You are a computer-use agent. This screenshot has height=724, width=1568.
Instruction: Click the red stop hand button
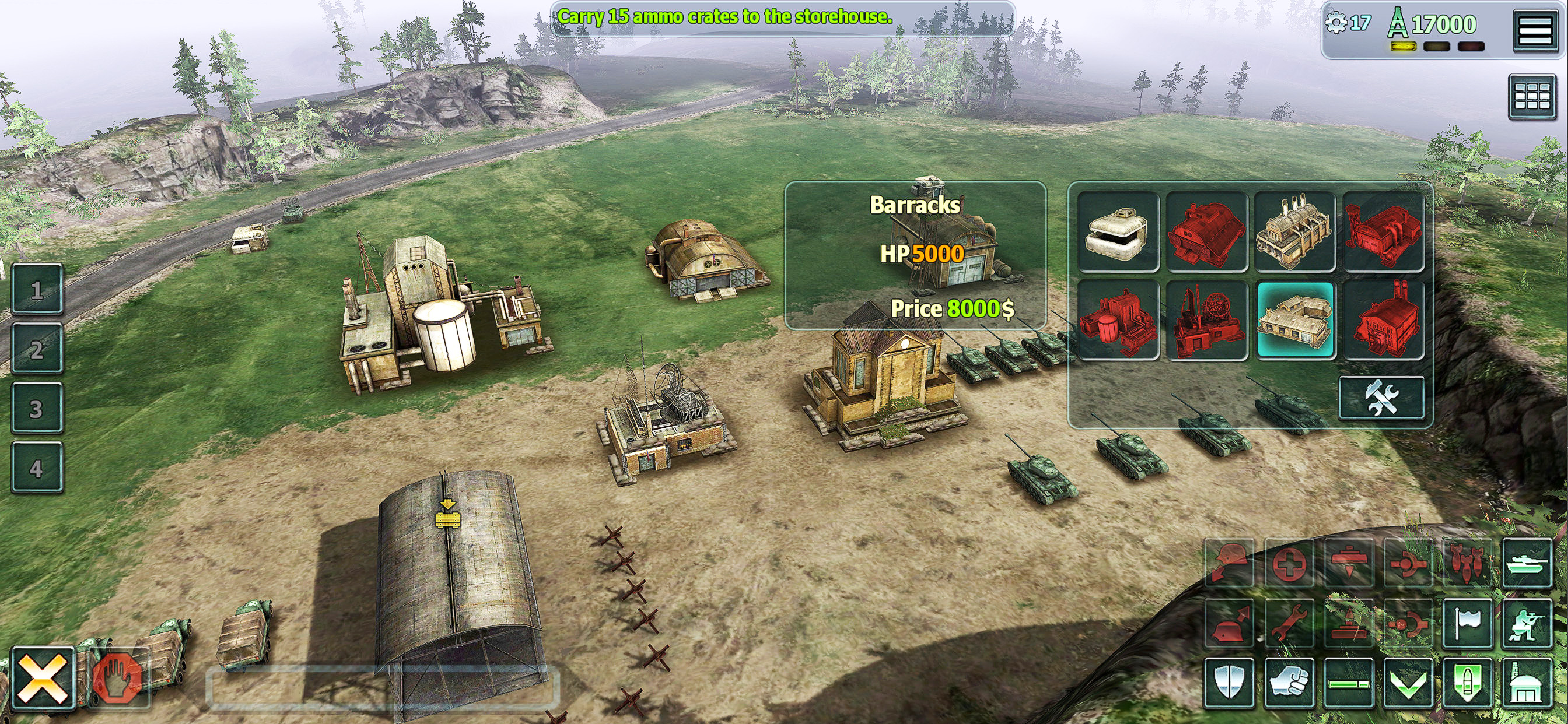[x=118, y=679]
